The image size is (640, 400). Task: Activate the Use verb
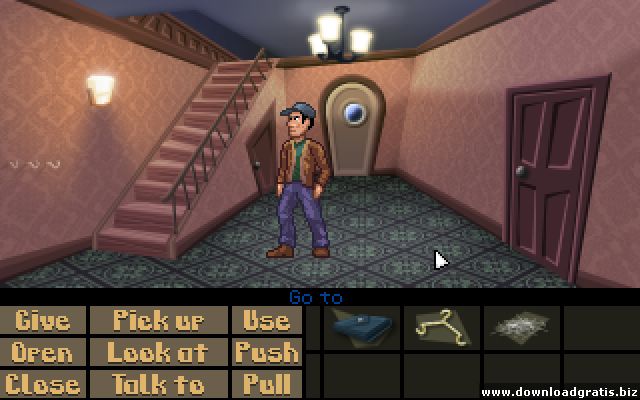266,320
